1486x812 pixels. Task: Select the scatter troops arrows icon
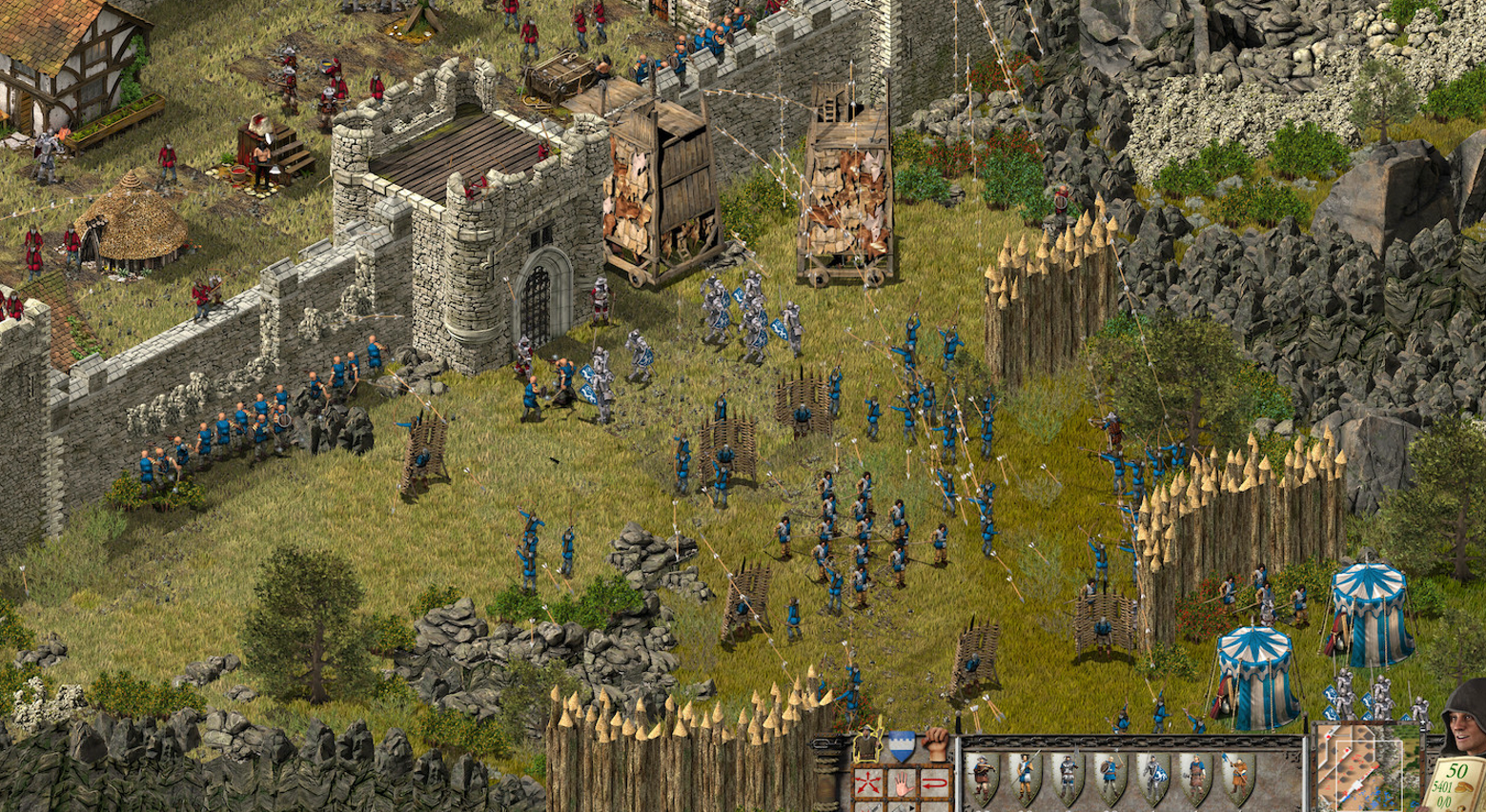(x=867, y=782)
